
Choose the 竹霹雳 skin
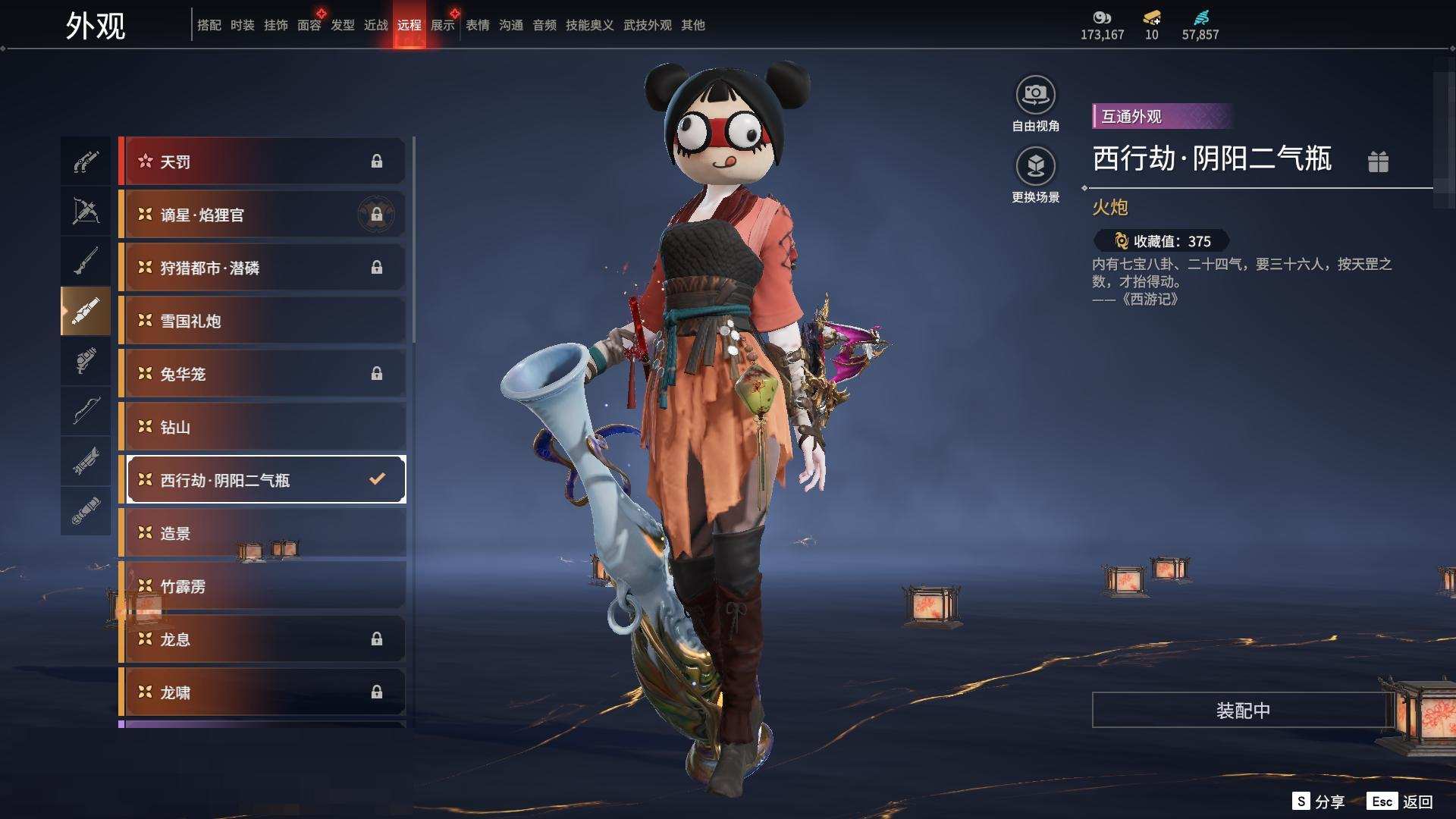point(262,586)
